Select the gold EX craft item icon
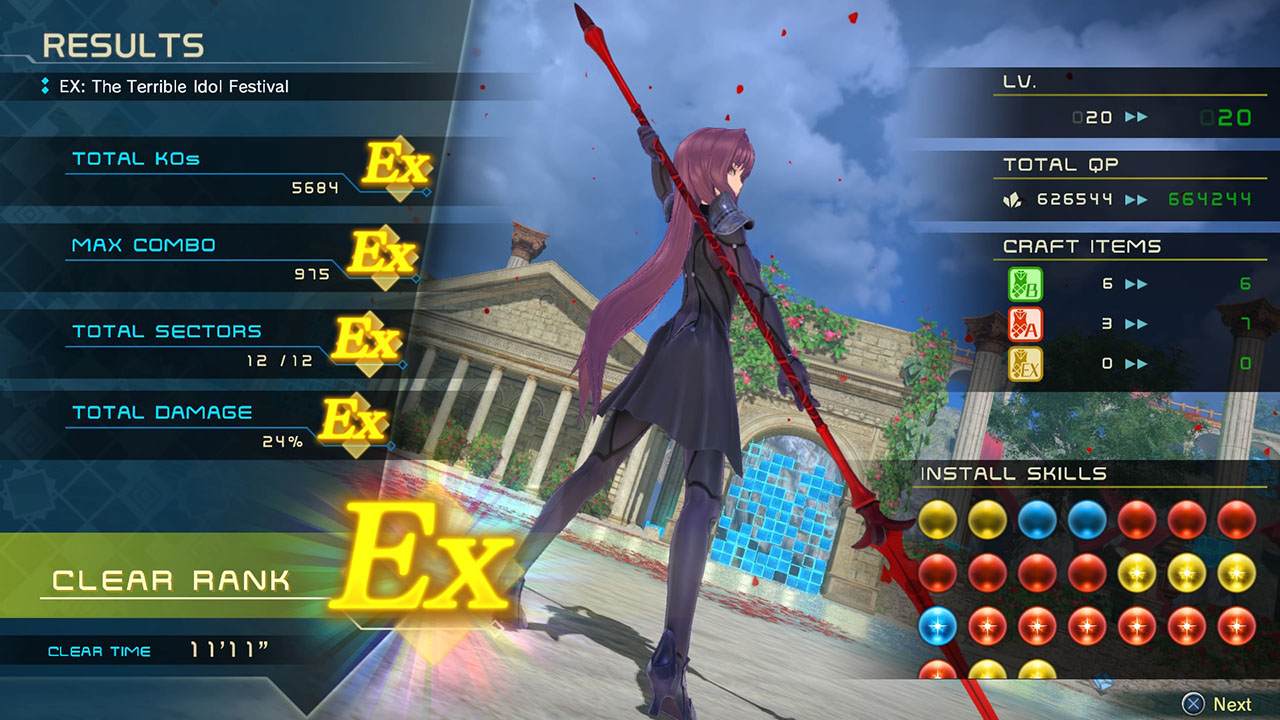1280x720 pixels. pyautogui.click(x=1025, y=363)
